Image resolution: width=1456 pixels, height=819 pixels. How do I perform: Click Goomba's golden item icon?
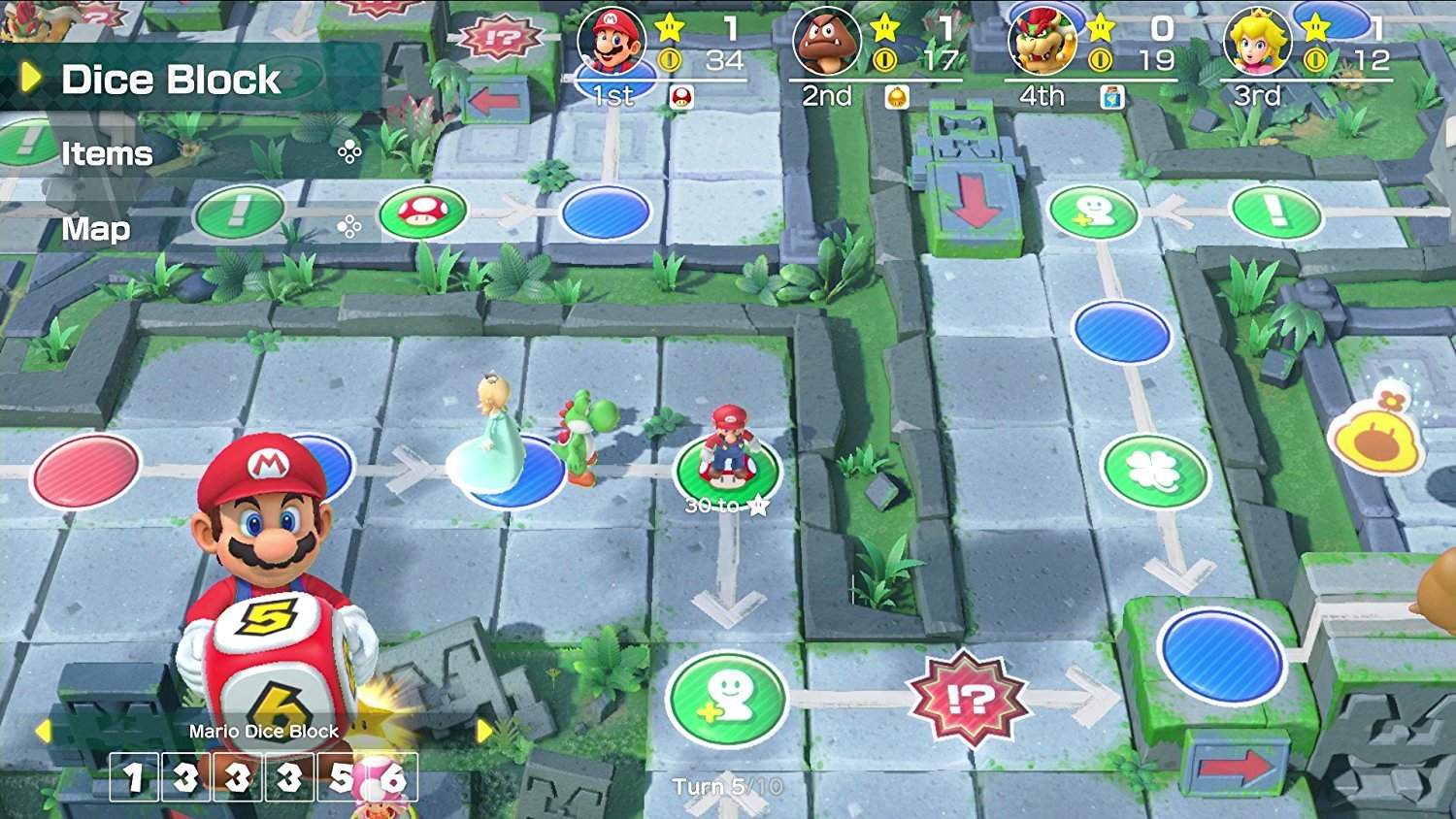click(898, 96)
